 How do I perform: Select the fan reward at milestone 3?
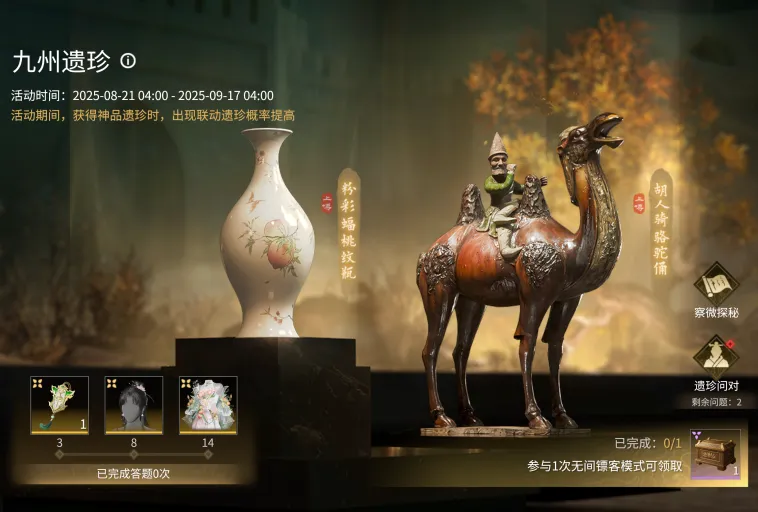pos(59,404)
